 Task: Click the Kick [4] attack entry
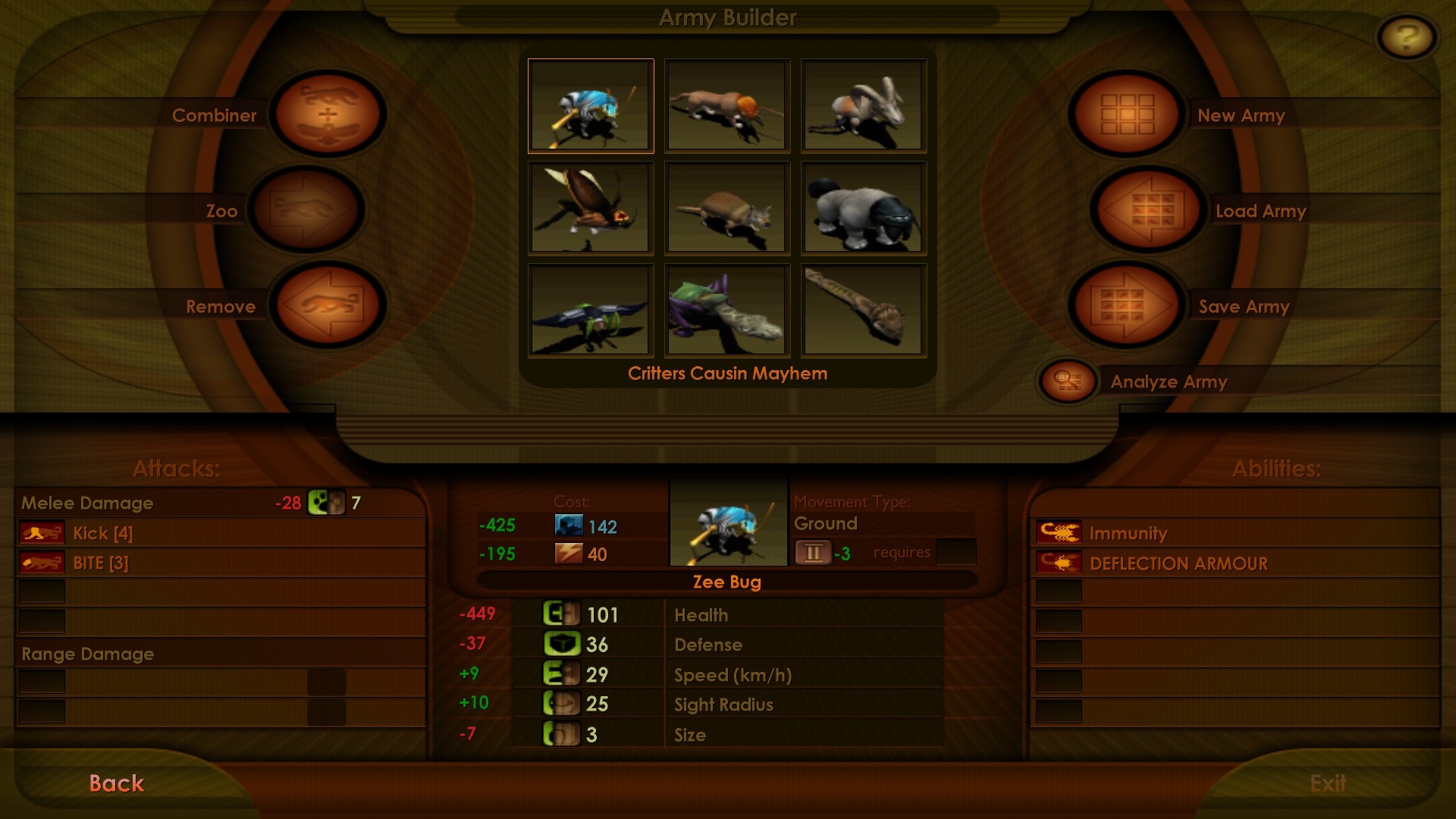(102, 533)
